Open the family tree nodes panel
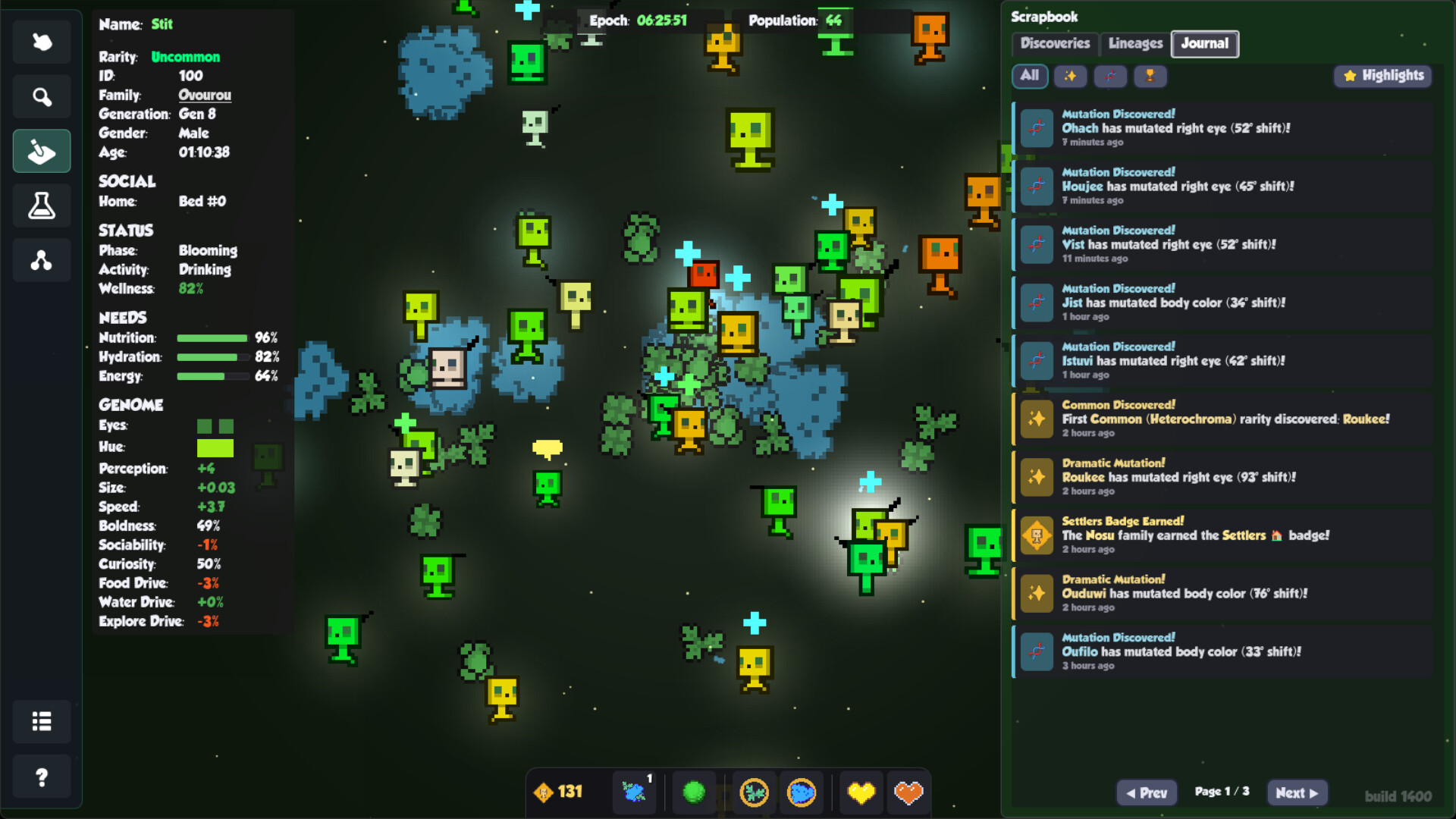The width and height of the screenshot is (1456, 819). coord(42,260)
